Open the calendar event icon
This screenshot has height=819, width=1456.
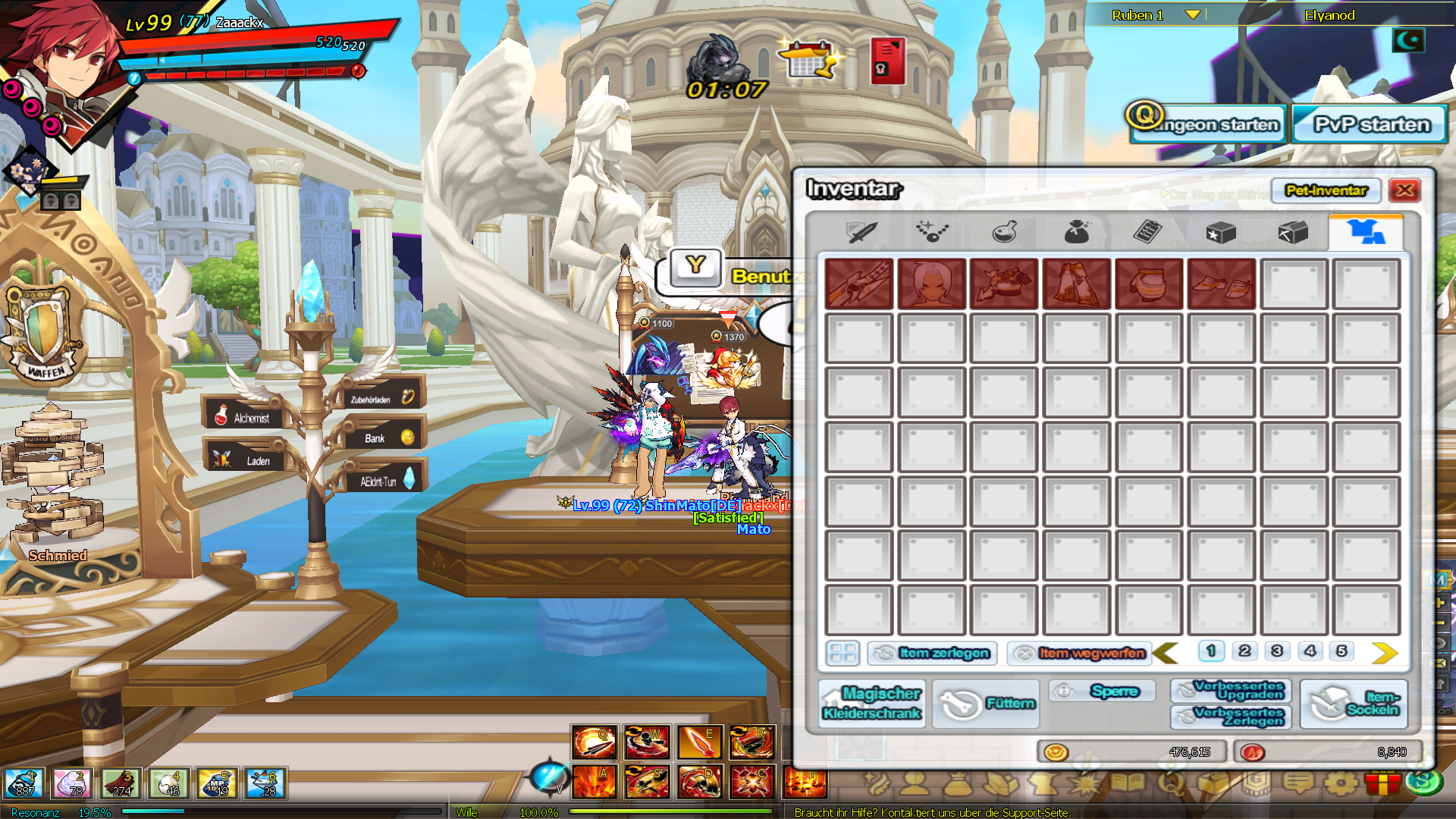click(x=810, y=60)
